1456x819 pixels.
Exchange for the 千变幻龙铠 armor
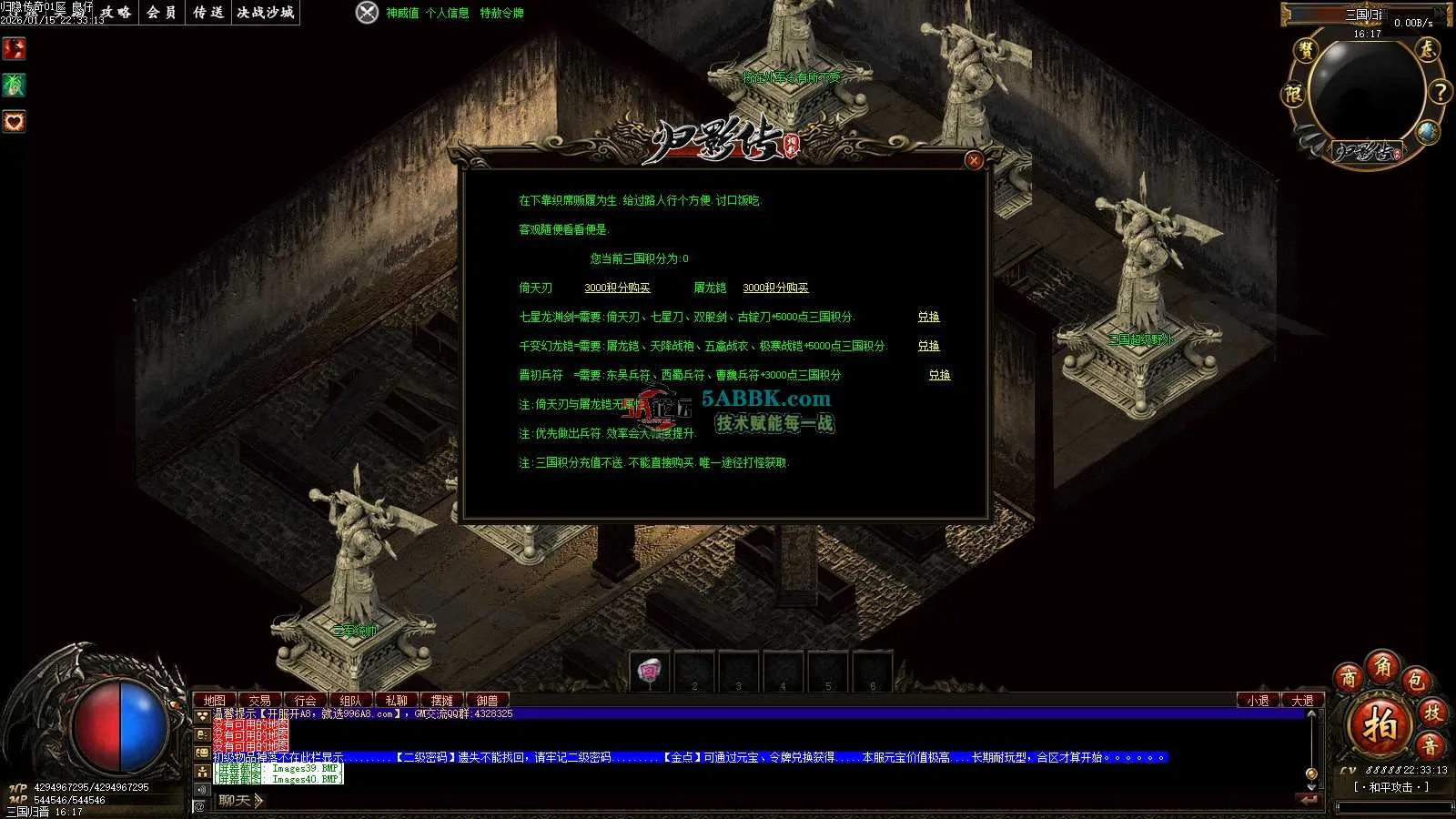pyautogui.click(x=928, y=346)
